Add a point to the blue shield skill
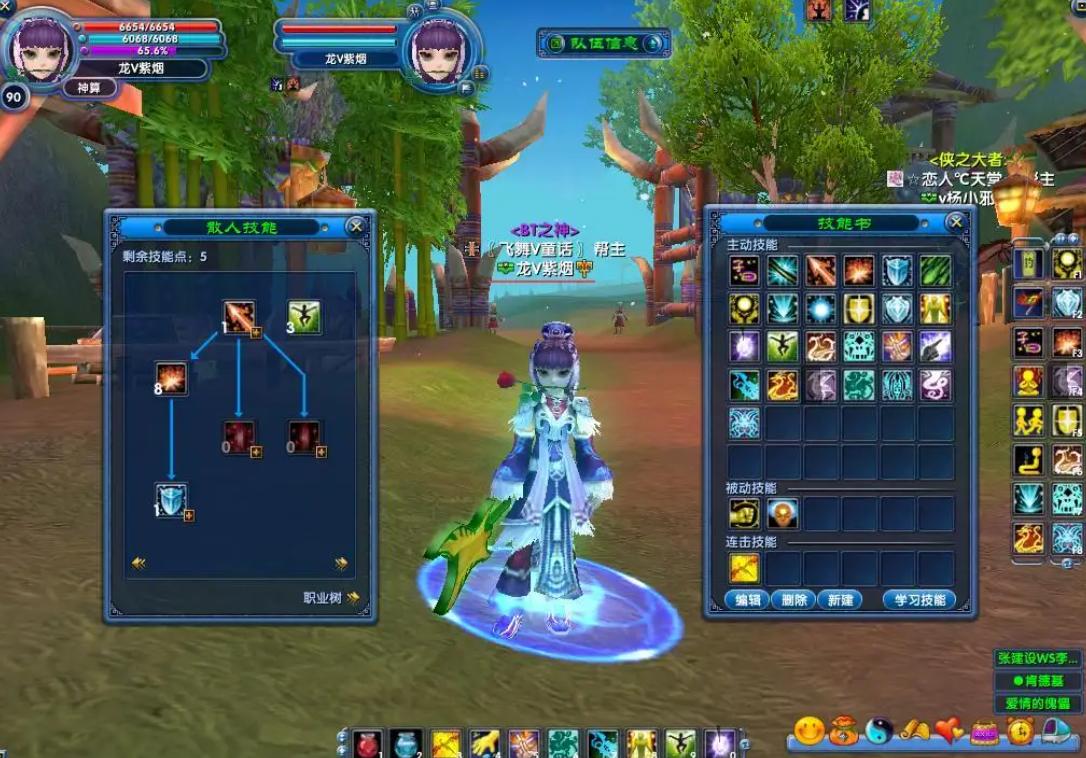 (189, 516)
